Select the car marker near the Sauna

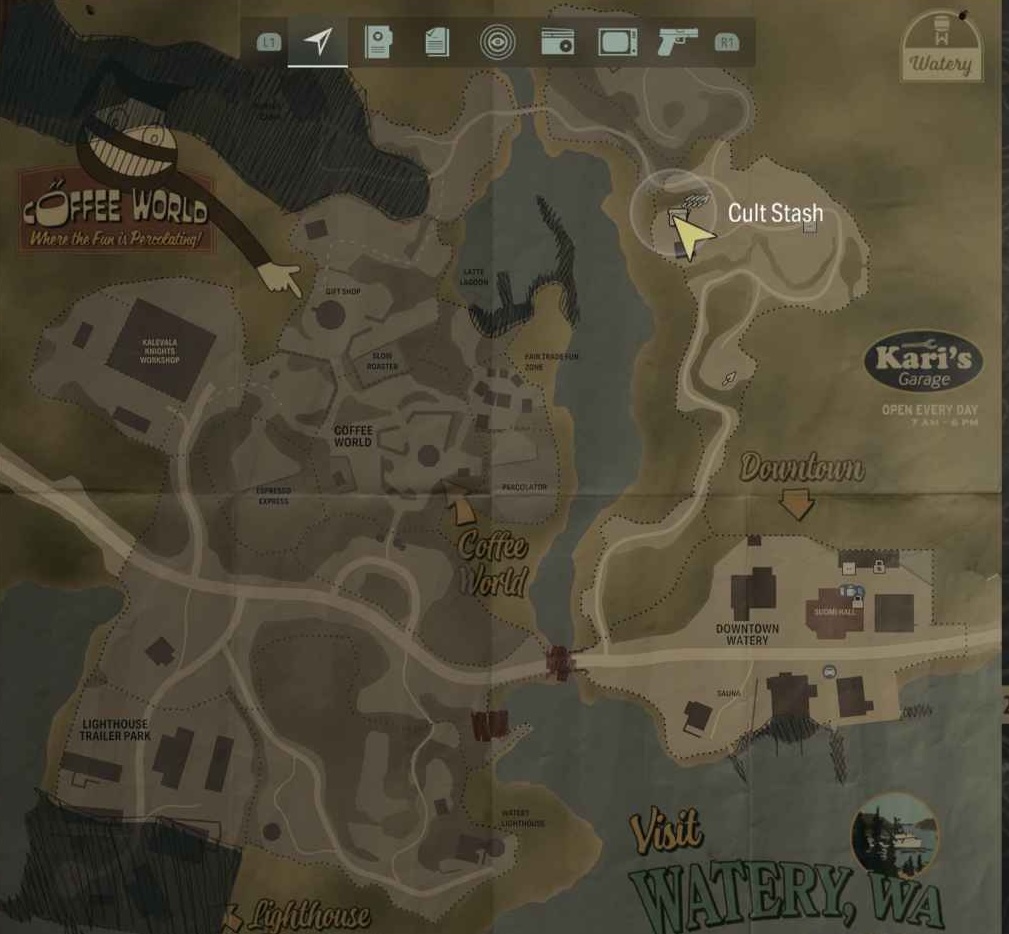pyautogui.click(x=829, y=672)
